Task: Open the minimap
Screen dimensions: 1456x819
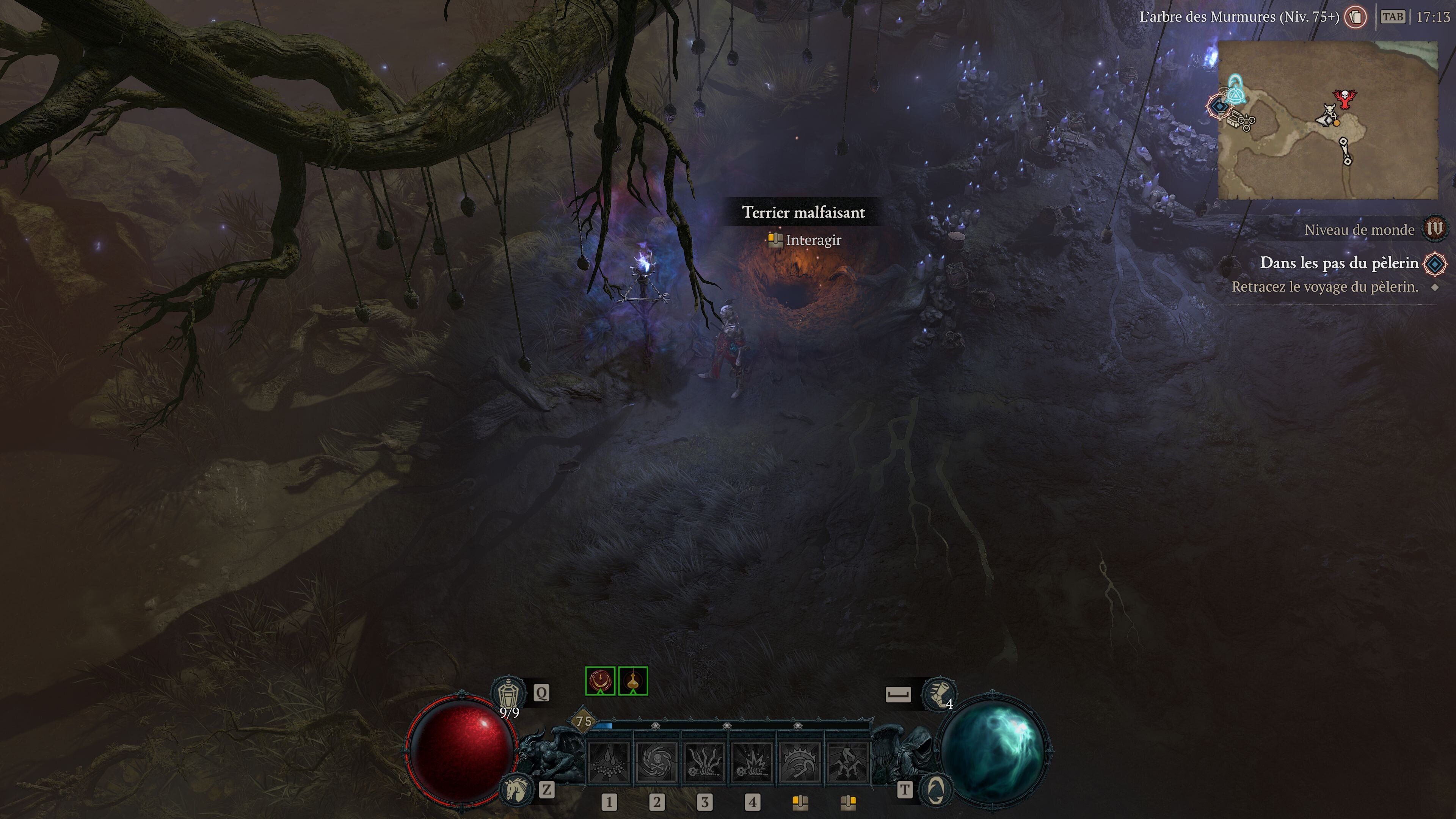Action: [x=1328, y=120]
